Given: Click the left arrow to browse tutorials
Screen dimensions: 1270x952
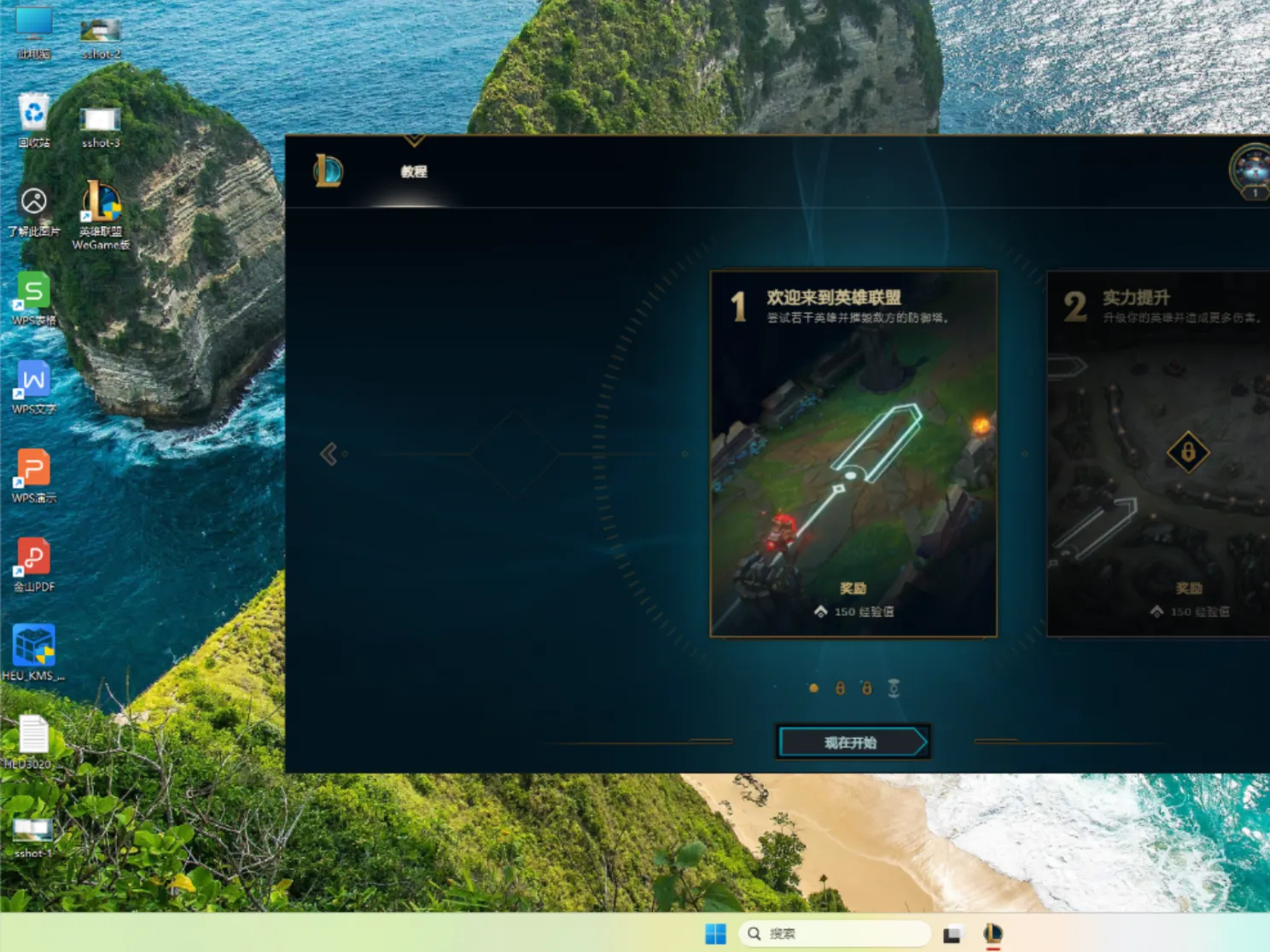Looking at the screenshot, I should coord(329,453).
